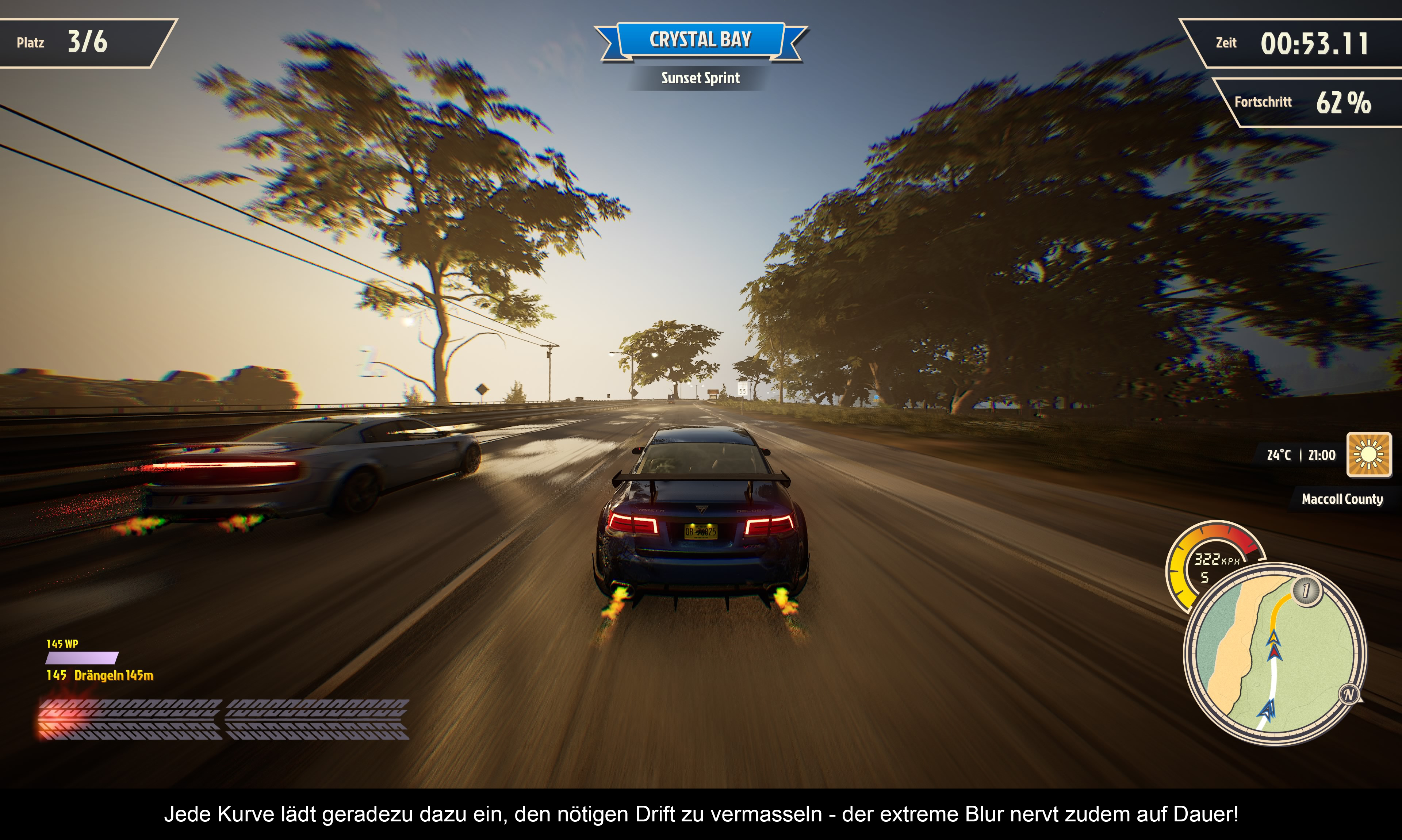
Task: Click the sun weather icon
Action: [x=1368, y=454]
